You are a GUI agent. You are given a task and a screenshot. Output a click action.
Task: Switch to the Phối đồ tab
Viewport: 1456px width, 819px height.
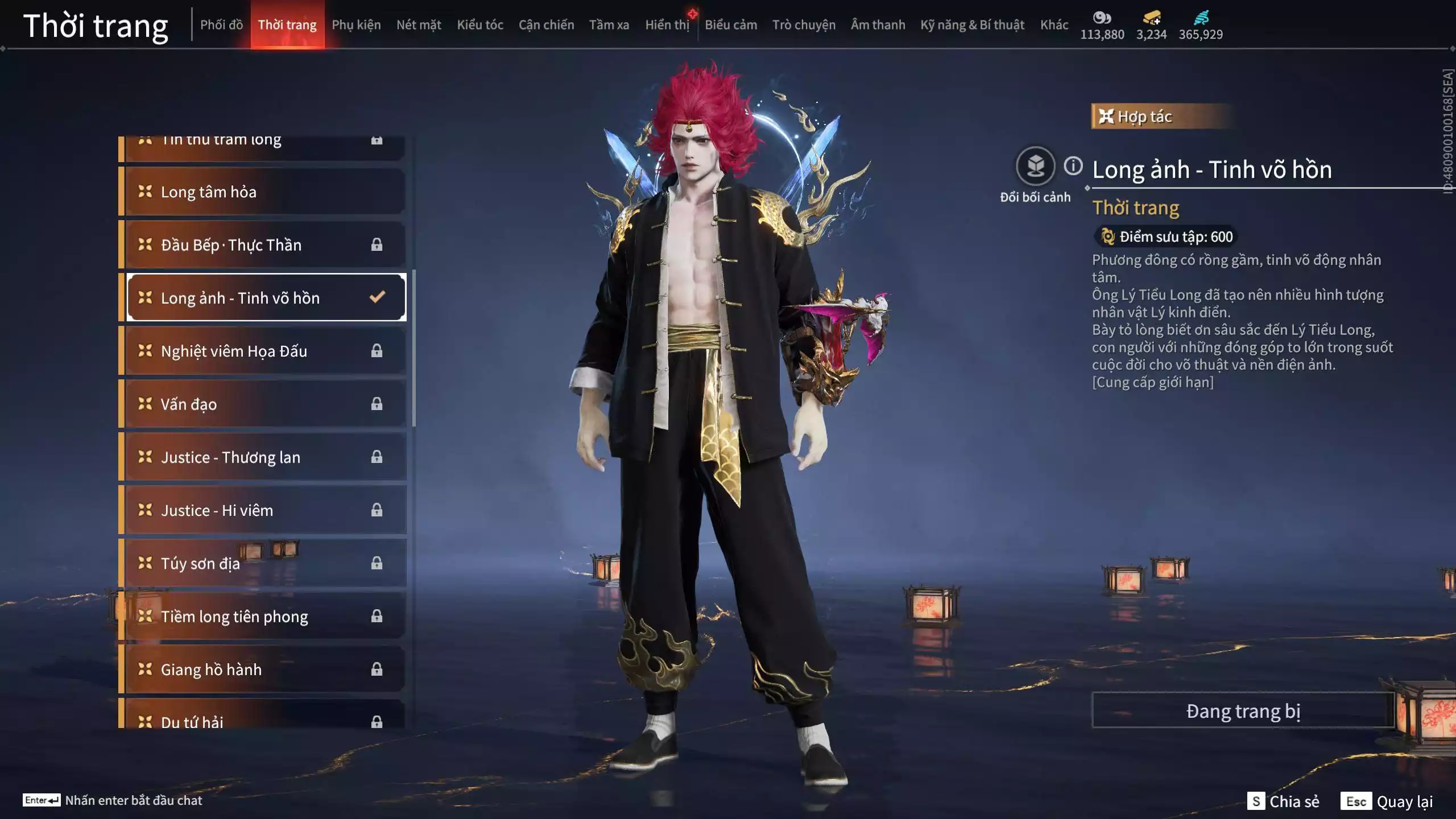click(221, 25)
